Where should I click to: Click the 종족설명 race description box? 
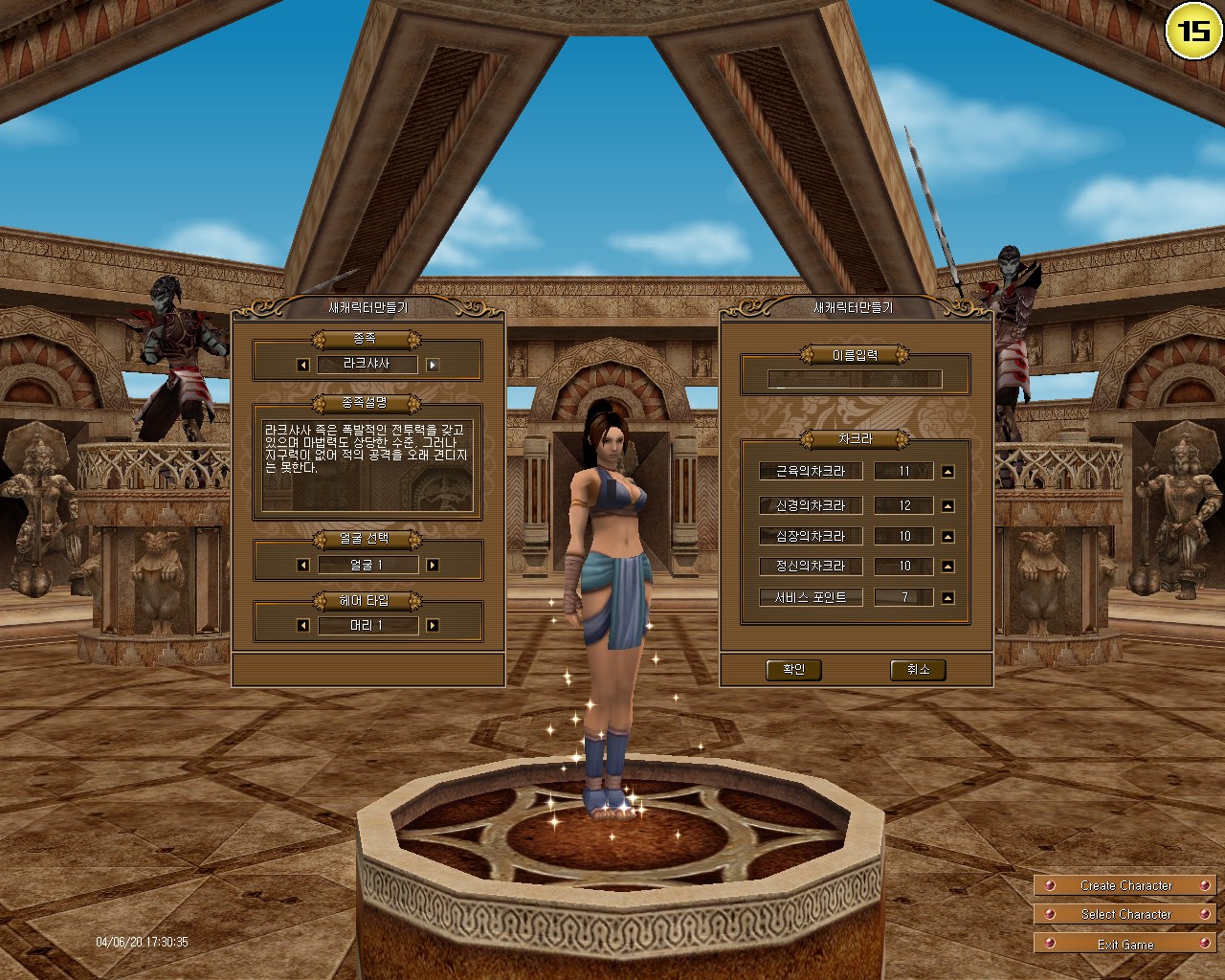[x=367, y=466]
